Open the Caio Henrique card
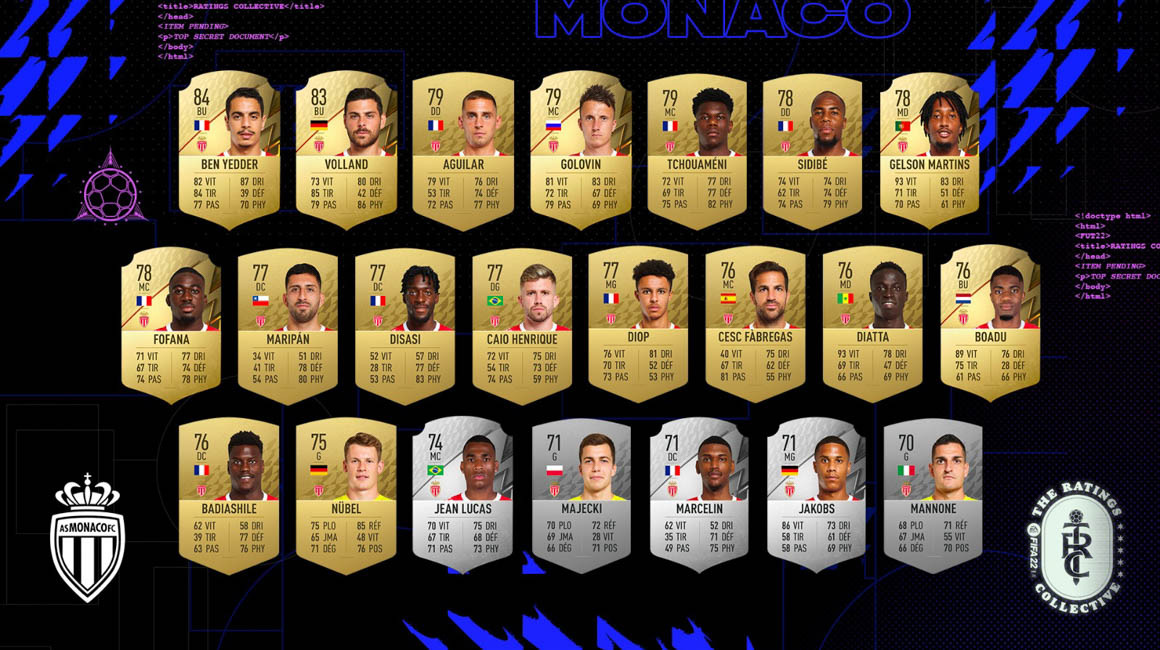1160x650 pixels. click(522, 320)
